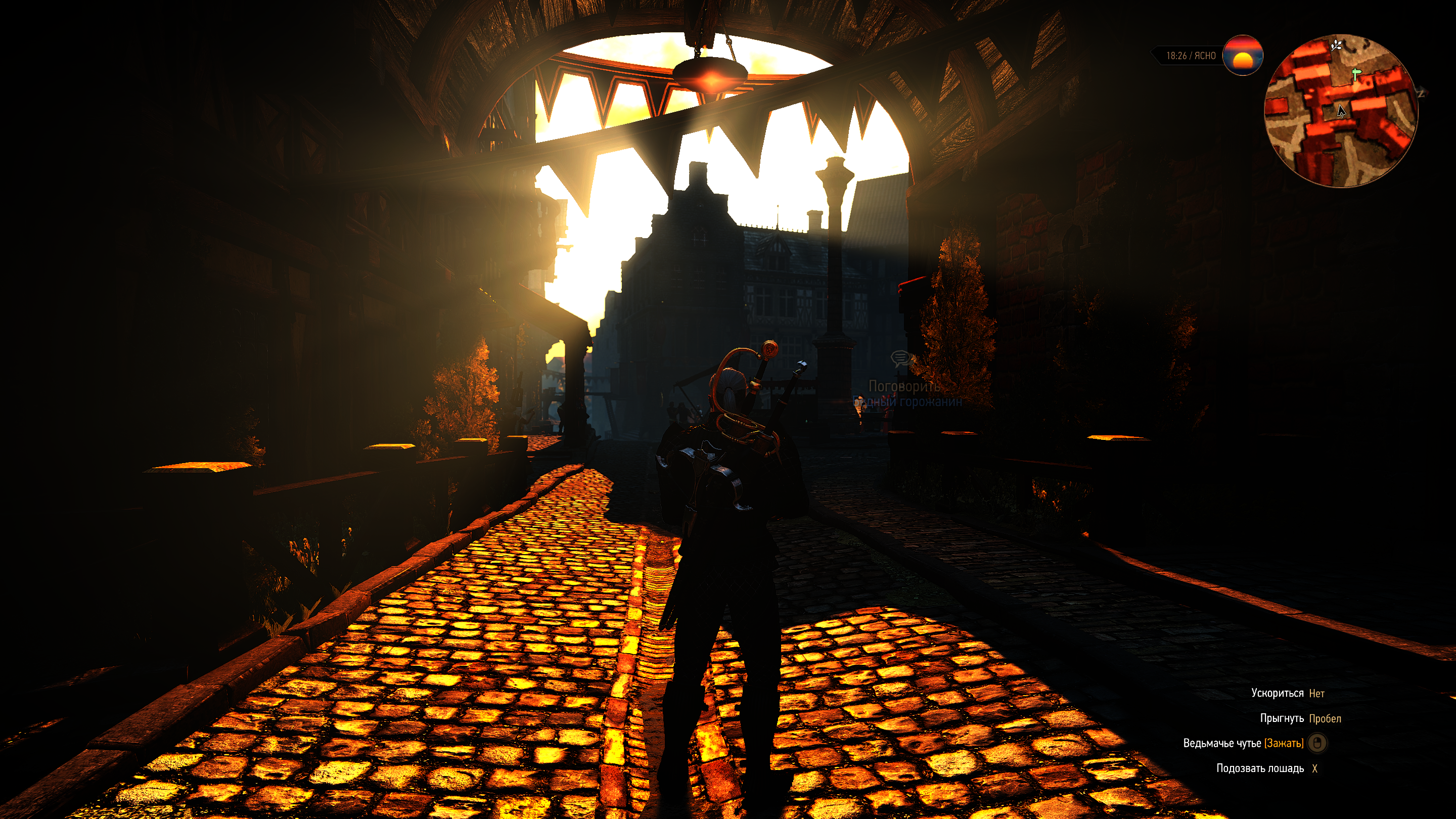Click the green signpost marker on minimap
1456x819 pixels.
pos(1356,74)
